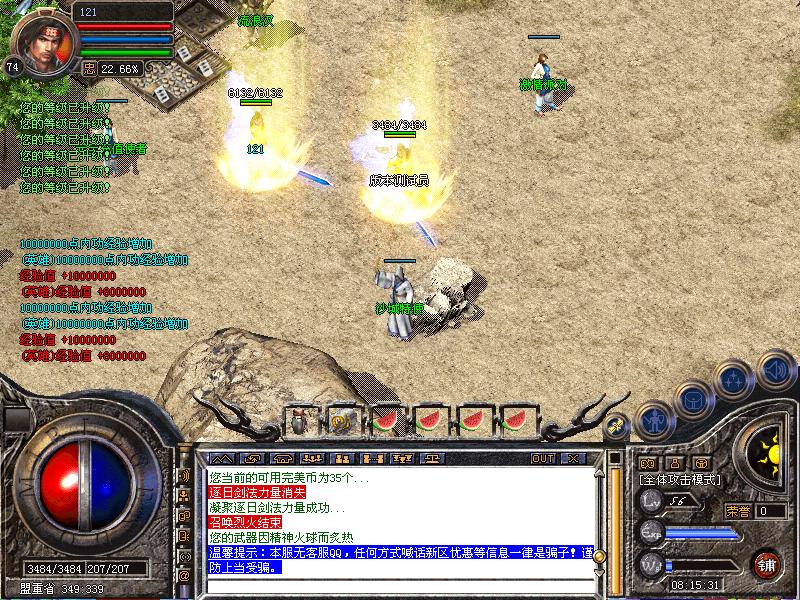Click the chat text input line
Screen dimensions: 800x600
(x=400, y=585)
